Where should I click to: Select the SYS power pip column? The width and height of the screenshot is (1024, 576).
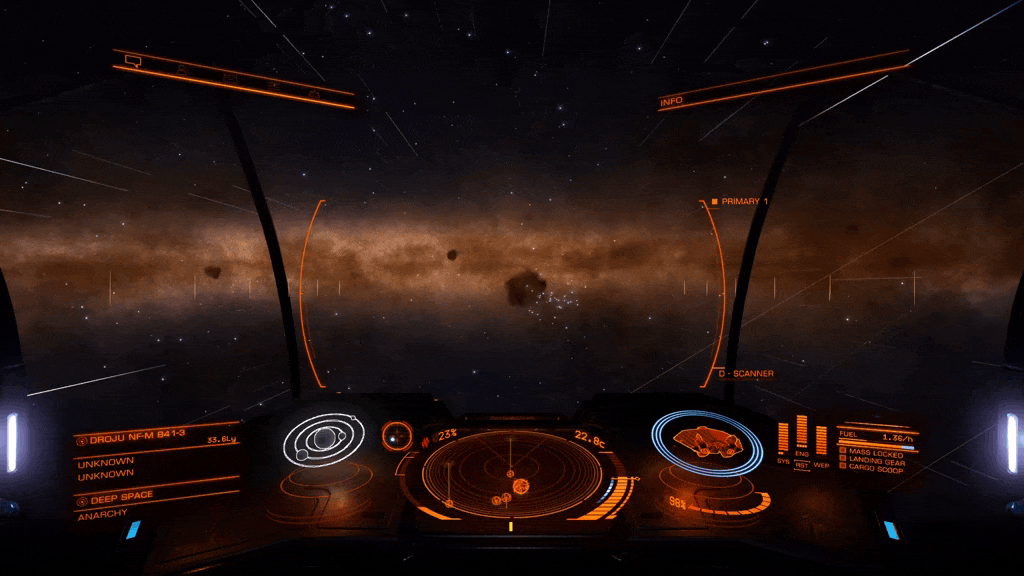click(783, 439)
